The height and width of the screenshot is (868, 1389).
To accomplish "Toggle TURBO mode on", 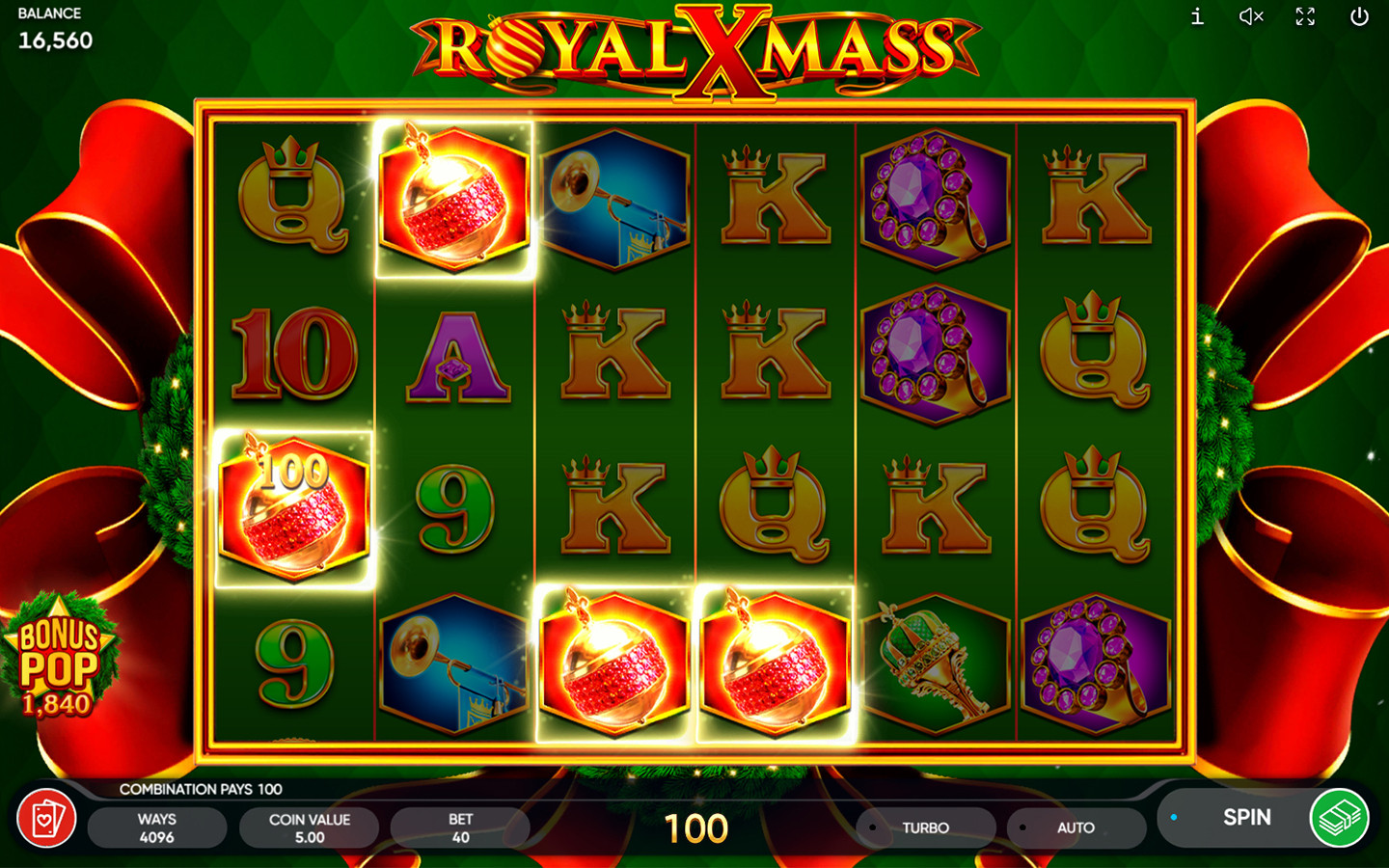I will [x=924, y=827].
